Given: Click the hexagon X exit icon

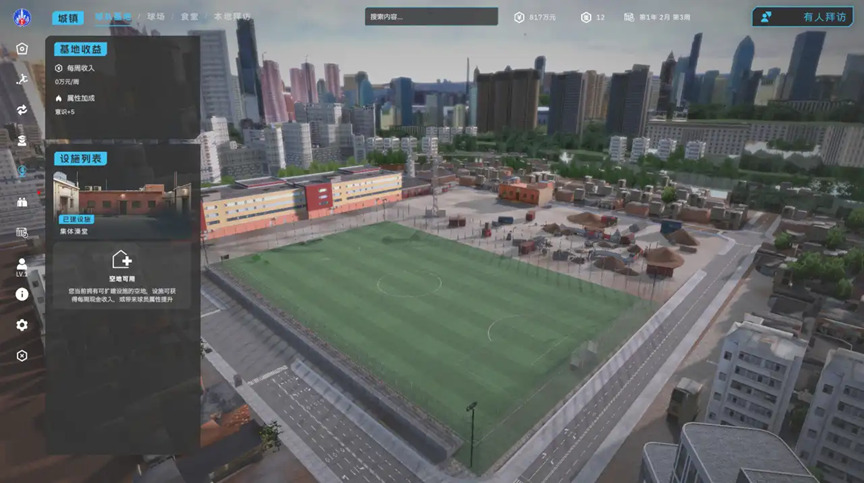Looking at the screenshot, I should [x=22, y=355].
